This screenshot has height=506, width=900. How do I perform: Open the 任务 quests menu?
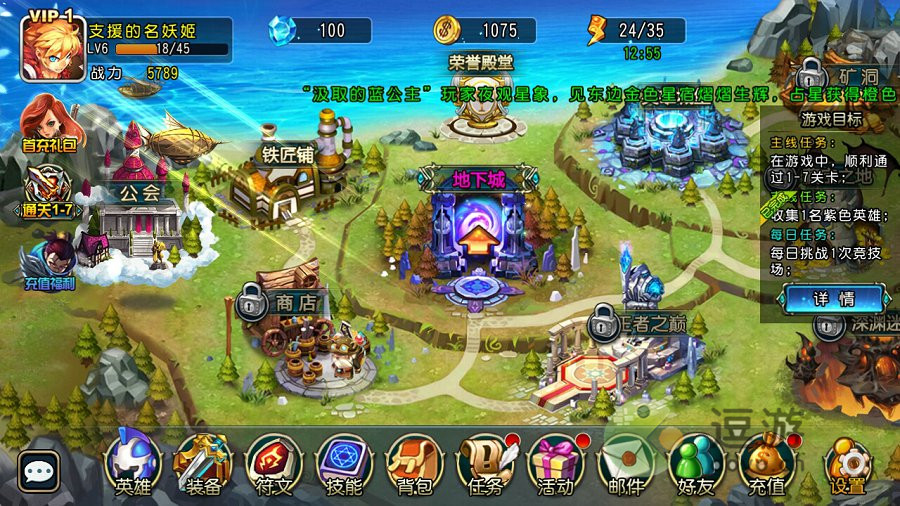click(x=485, y=463)
